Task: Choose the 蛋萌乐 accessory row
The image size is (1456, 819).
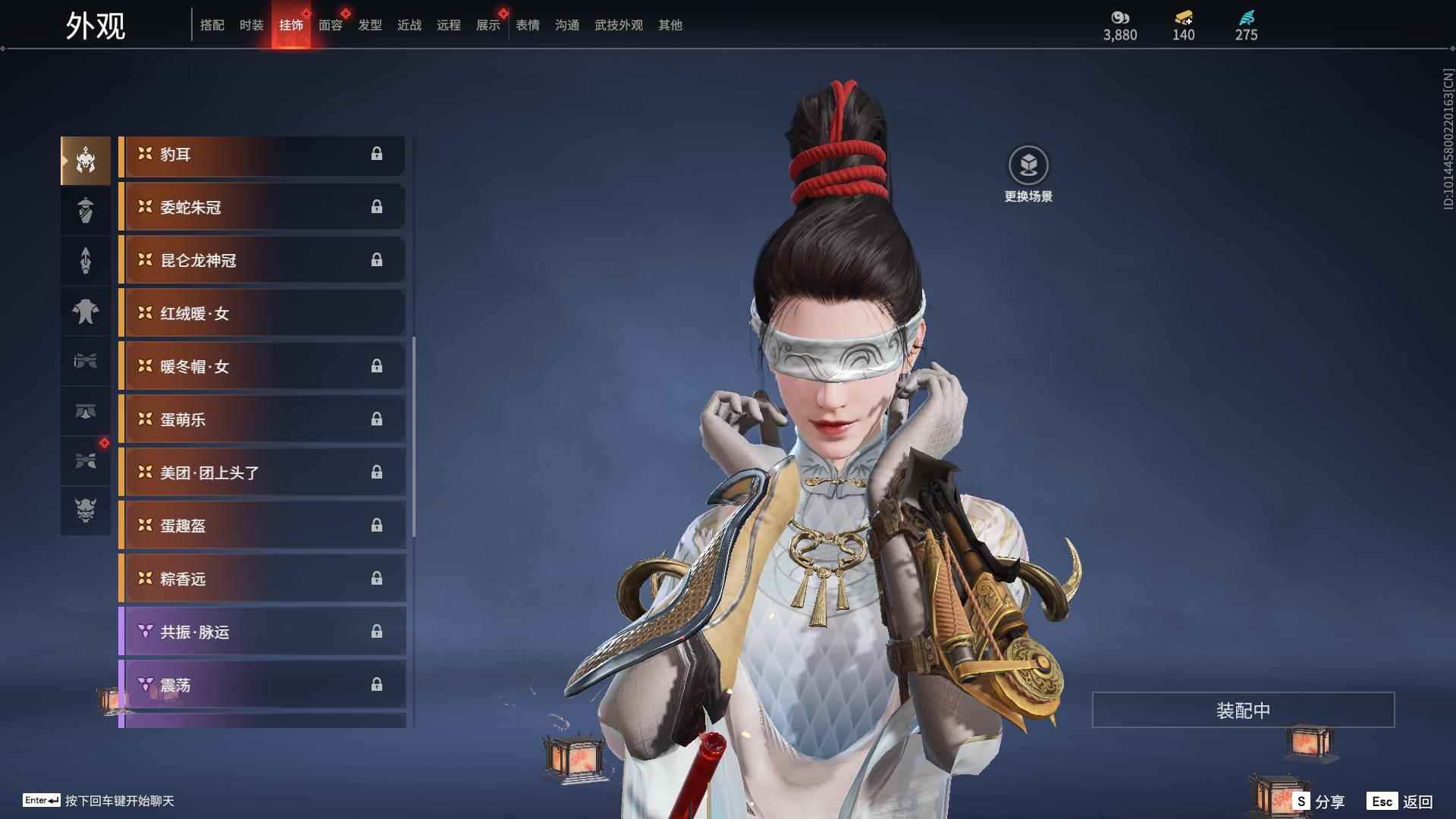Action: [262, 420]
